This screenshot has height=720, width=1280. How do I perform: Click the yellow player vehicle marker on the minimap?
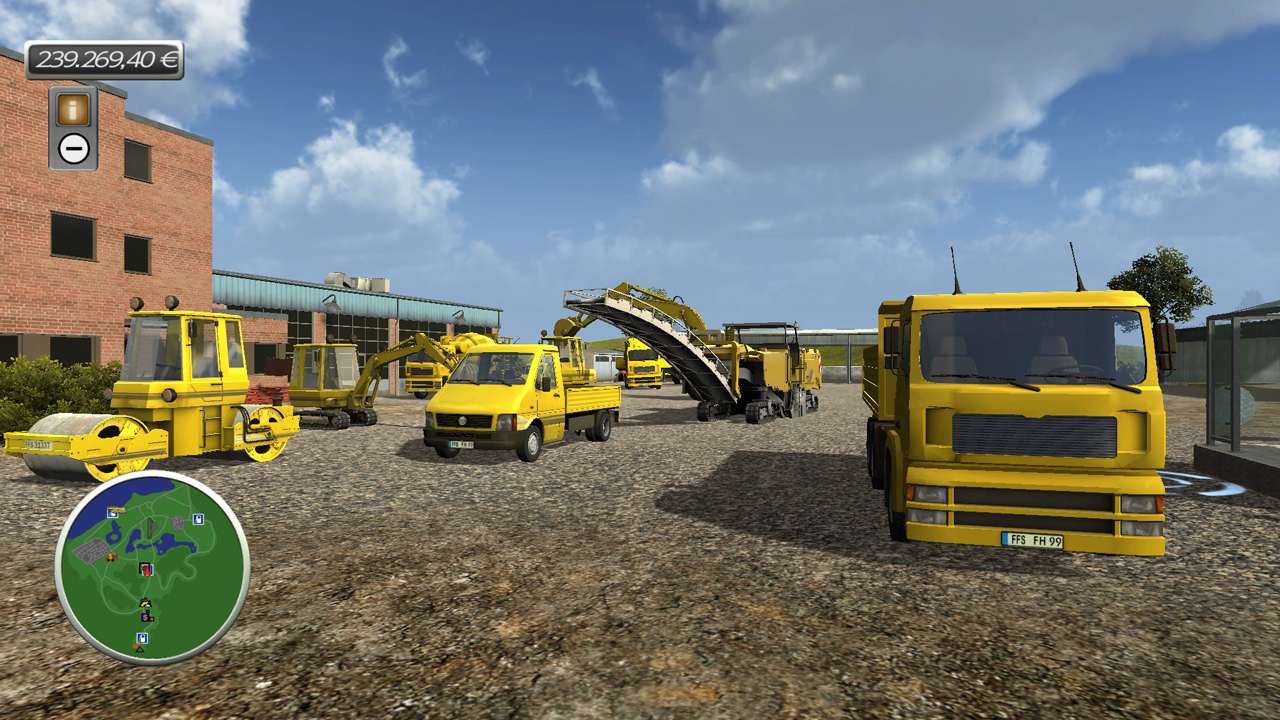pyautogui.click(x=144, y=602)
